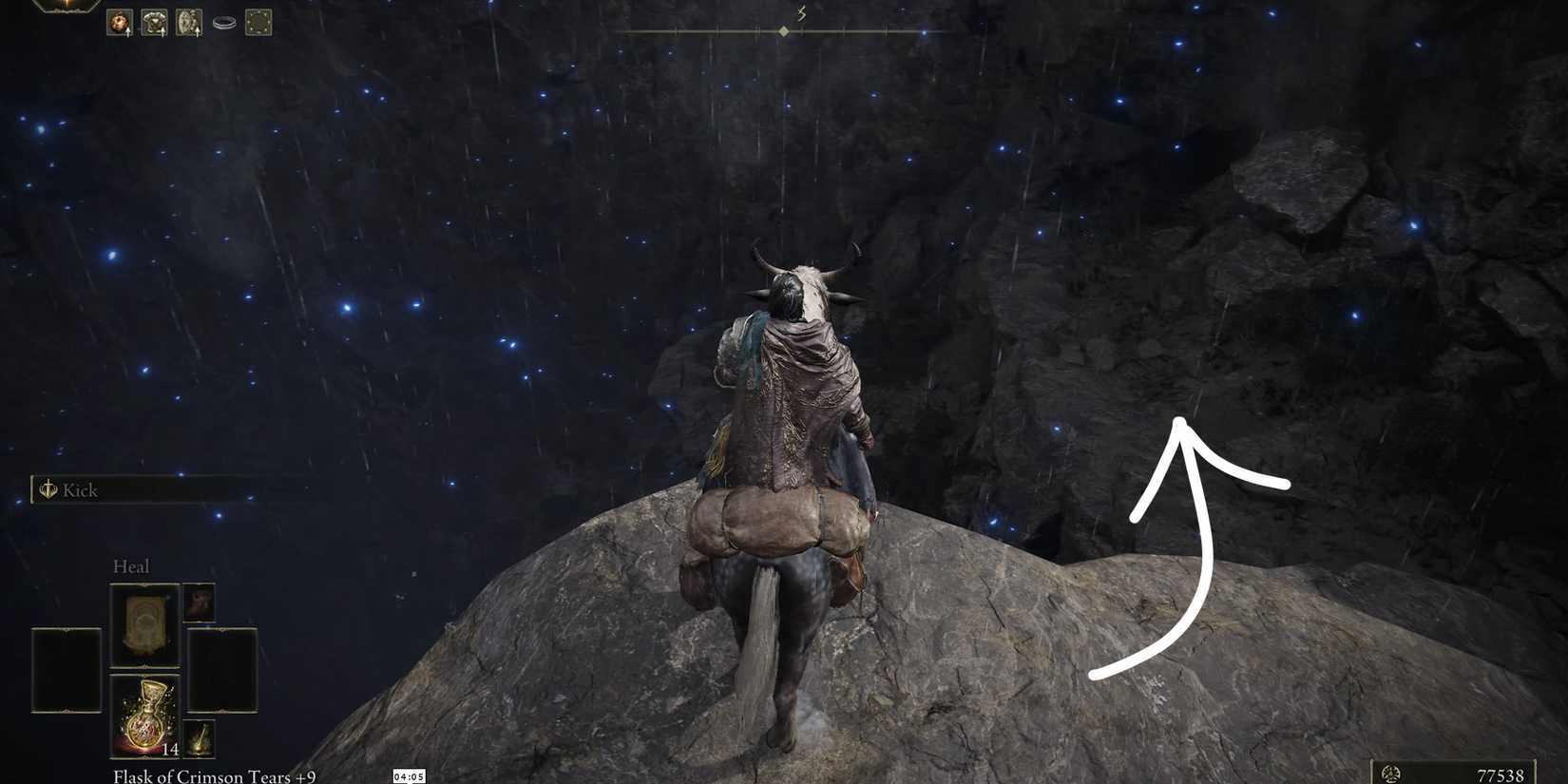The image size is (1568, 784).
Task: Click the diamond marker on the stamina gauge
Action: (783, 29)
